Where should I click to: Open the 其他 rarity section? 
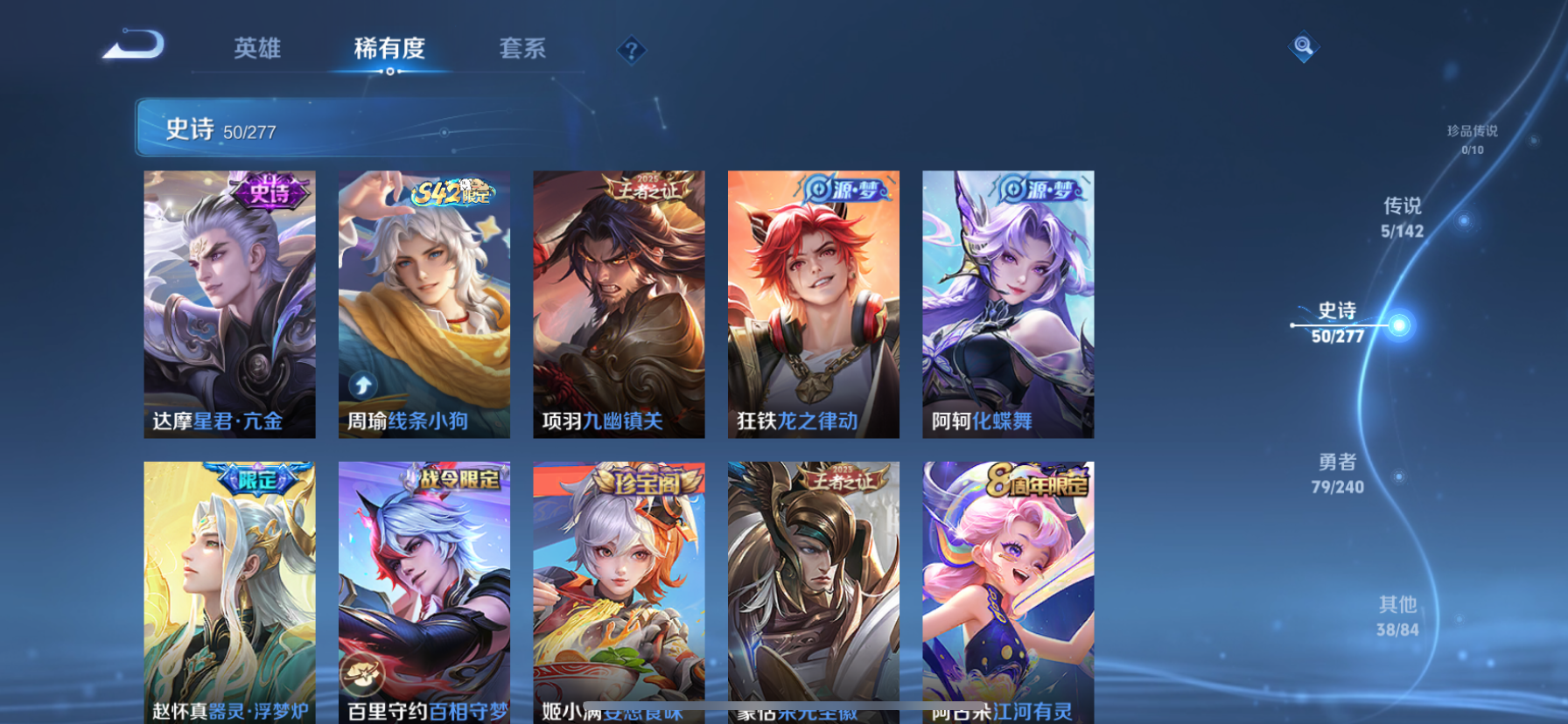[x=1400, y=614]
